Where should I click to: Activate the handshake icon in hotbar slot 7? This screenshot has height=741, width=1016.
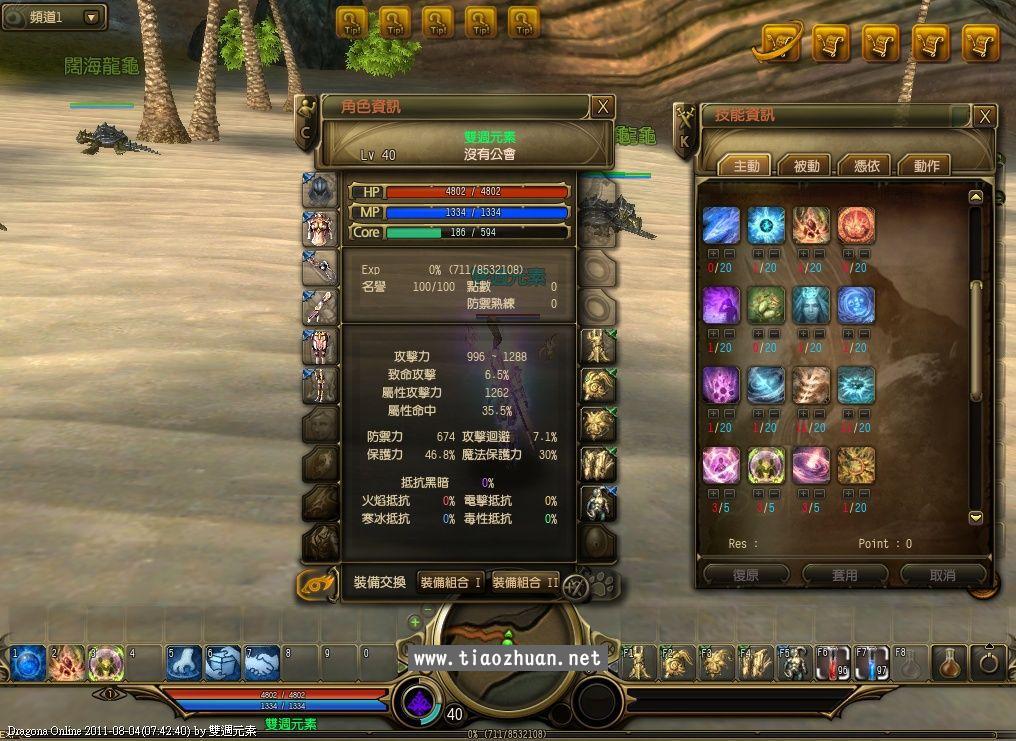262,662
